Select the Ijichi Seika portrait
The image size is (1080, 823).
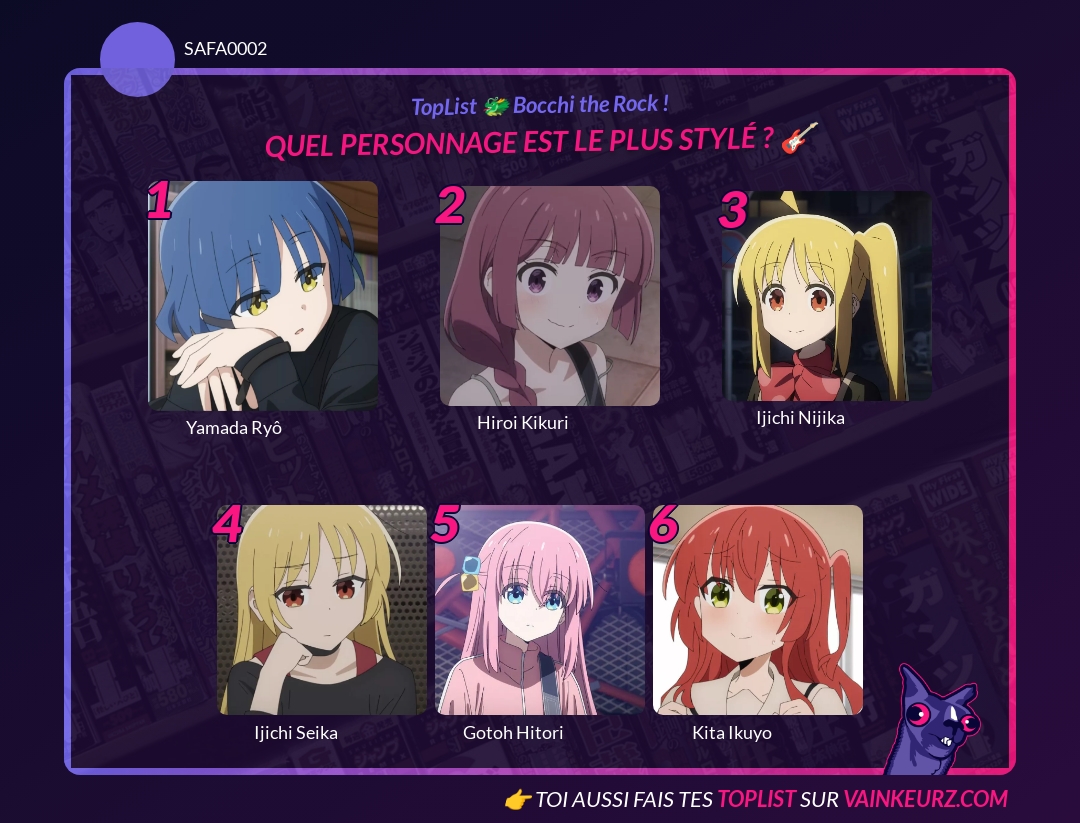[x=322, y=610]
